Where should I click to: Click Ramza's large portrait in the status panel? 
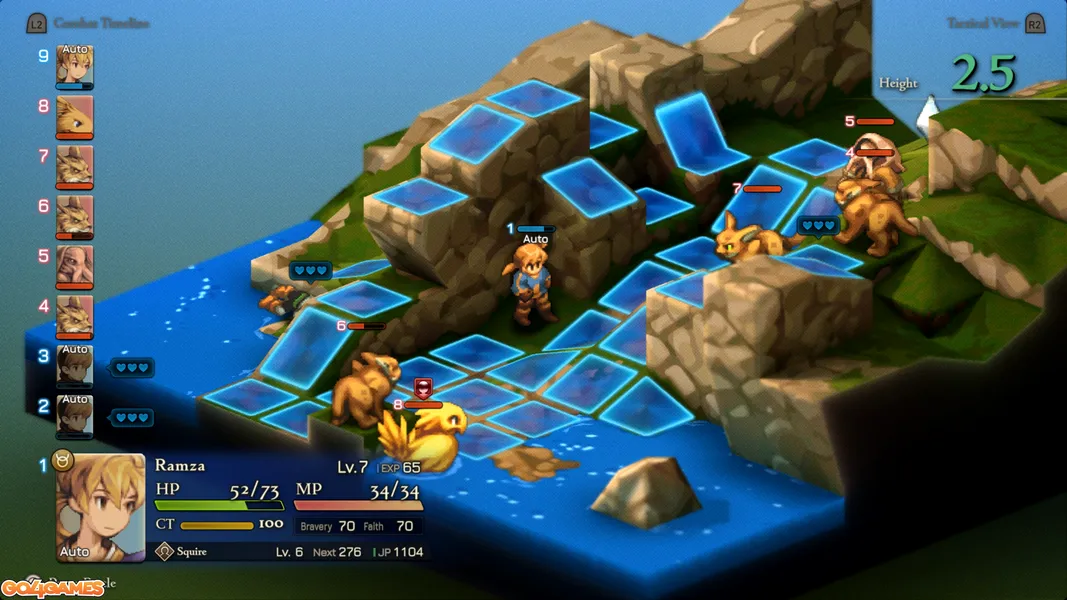(x=100, y=507)
